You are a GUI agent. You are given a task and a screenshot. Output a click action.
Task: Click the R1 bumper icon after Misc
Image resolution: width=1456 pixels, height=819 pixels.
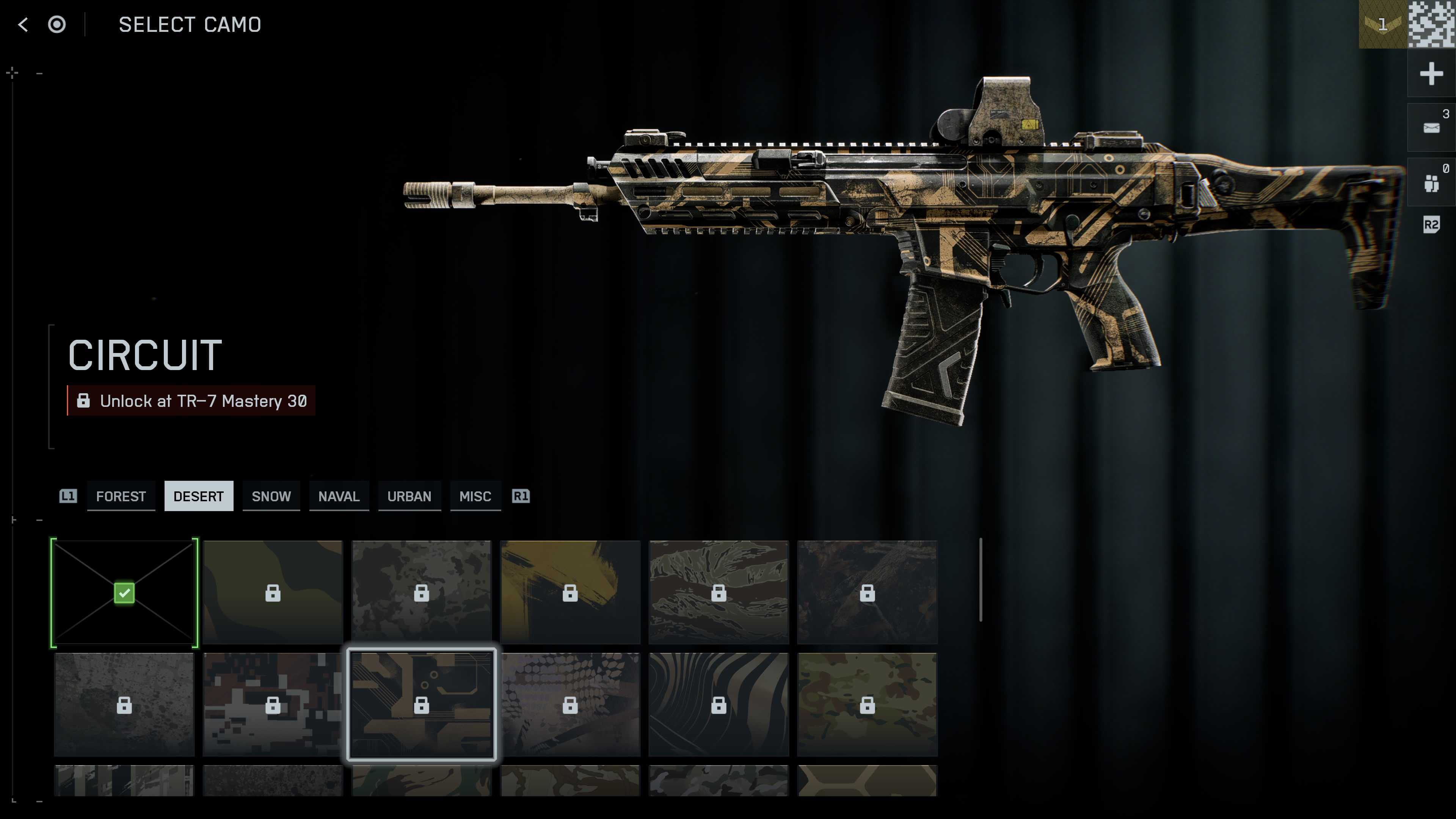521,496
